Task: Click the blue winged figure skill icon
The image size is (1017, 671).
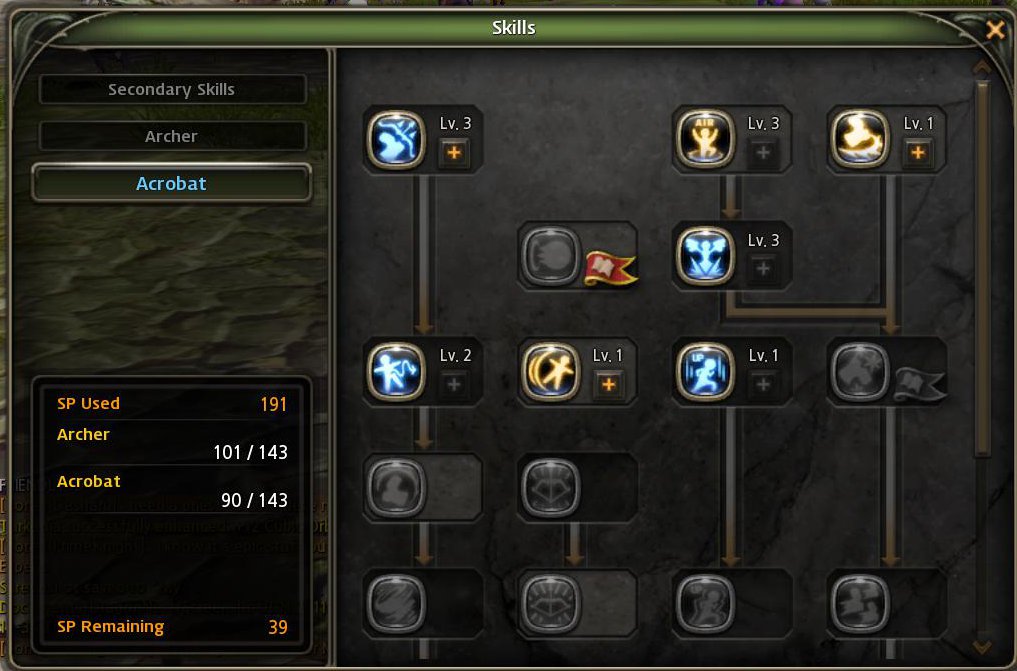Action: 705,256
